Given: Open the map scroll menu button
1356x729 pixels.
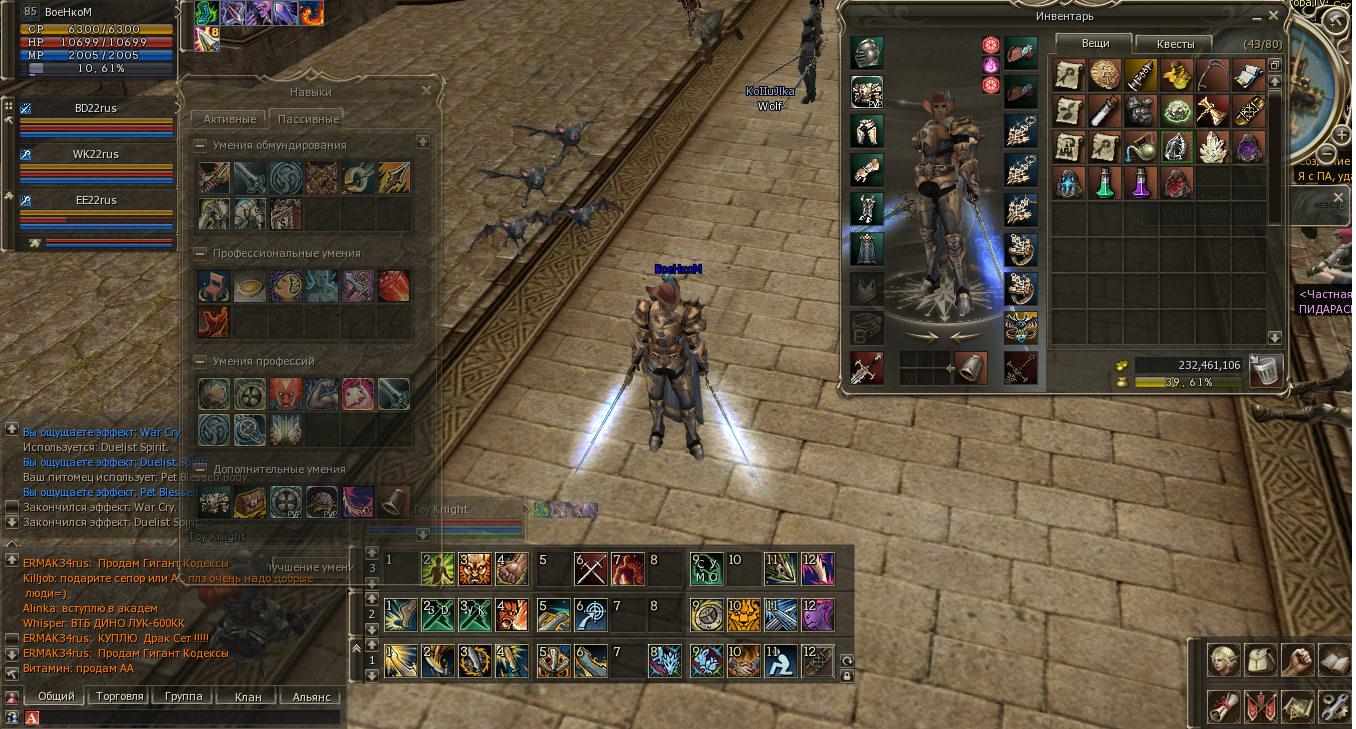Looking at the screenshot, I should coord(1297,706).
